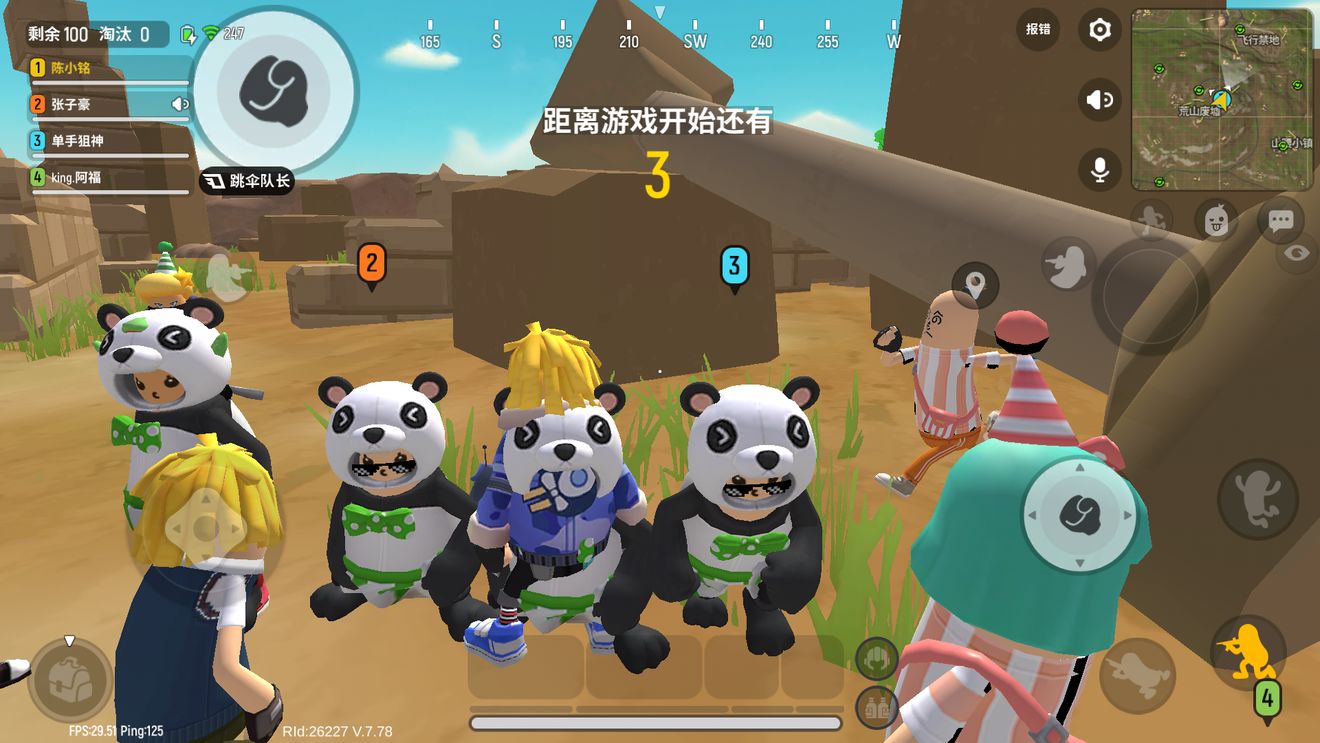Toggle the eye free-look icon
The image size is (1320, 743).
click(x=1297, y=253)
